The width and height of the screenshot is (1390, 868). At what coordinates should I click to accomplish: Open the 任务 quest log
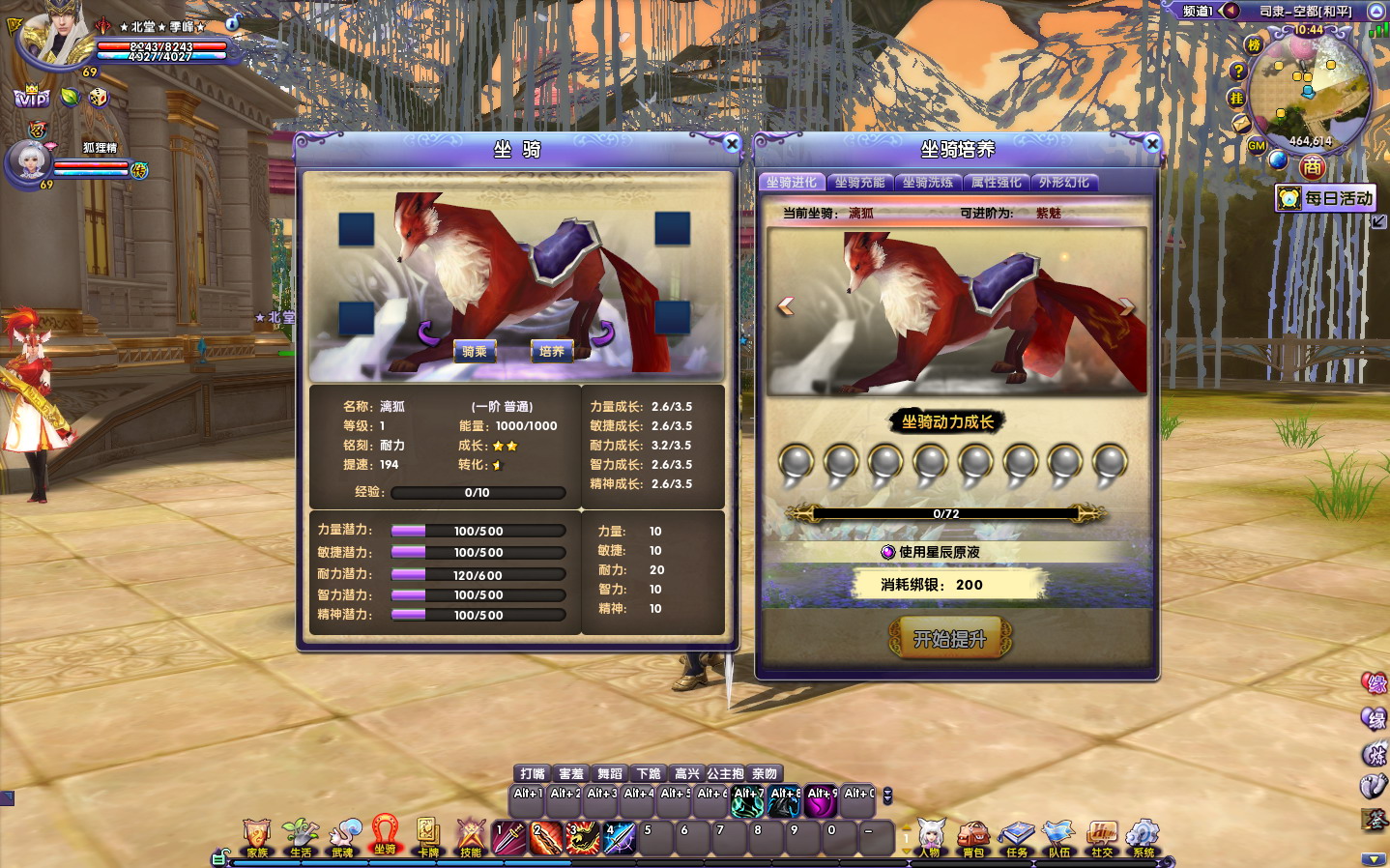pos(1017,837)
